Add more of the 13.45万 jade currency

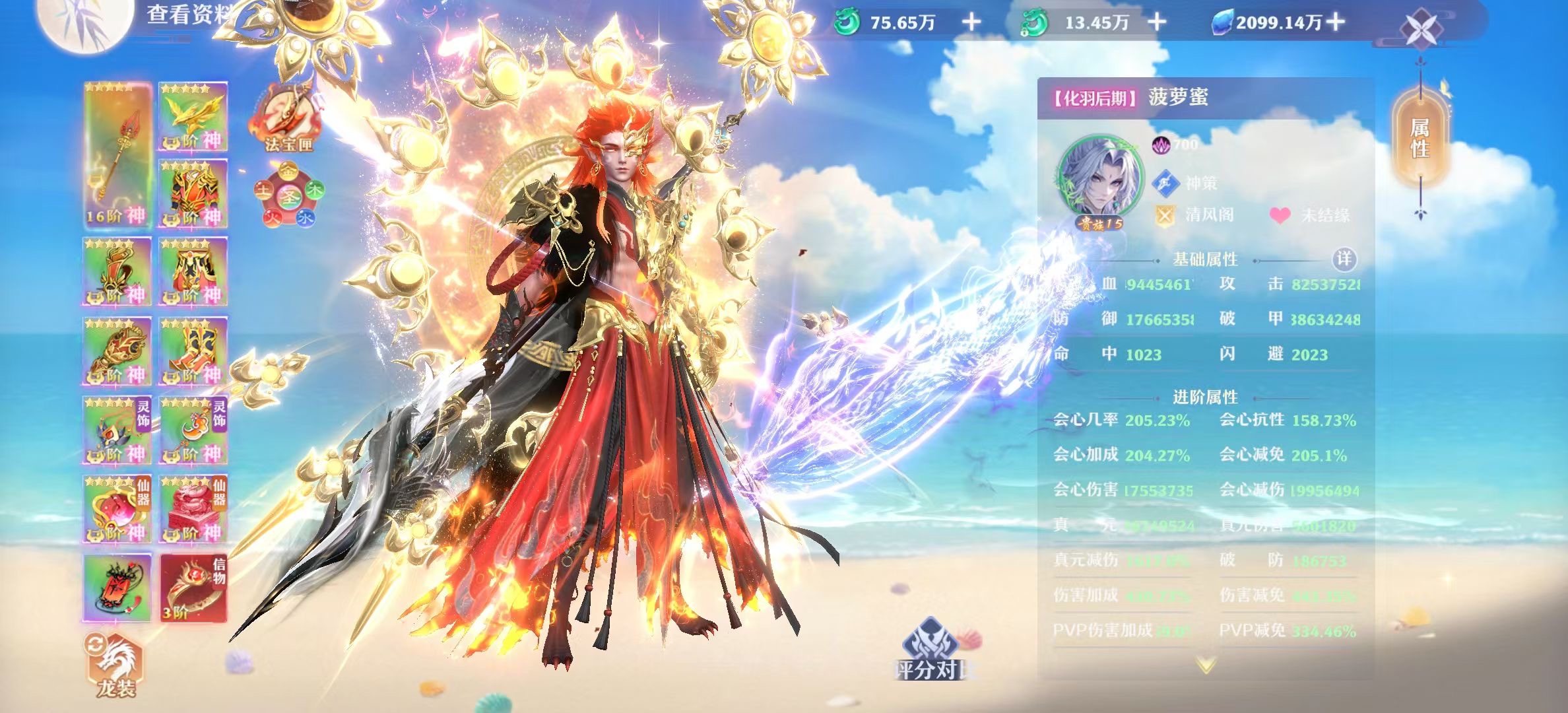pos(1157,22)
